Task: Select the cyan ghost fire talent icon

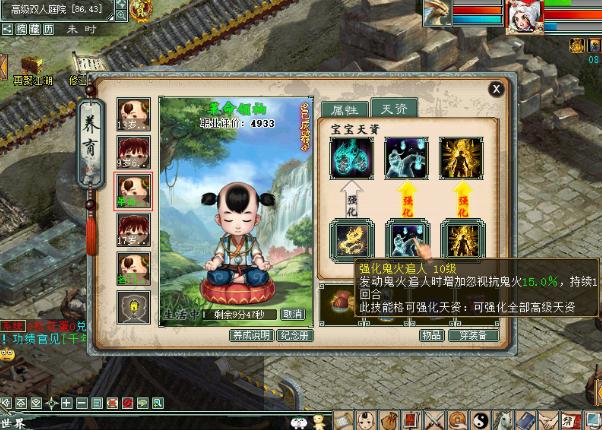Action: point(351,158)
